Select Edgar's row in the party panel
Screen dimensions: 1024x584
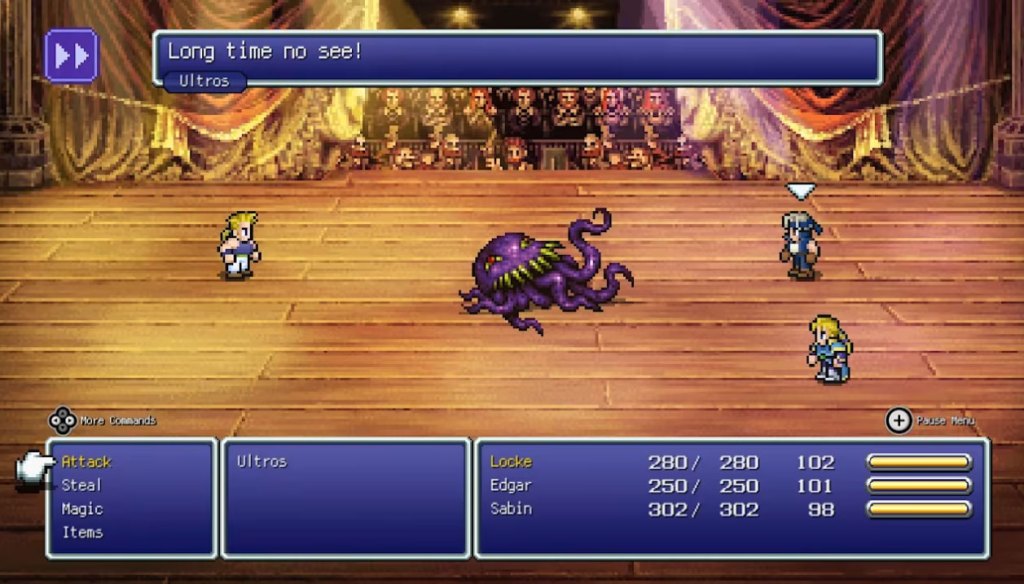click(x=512, y=485)
